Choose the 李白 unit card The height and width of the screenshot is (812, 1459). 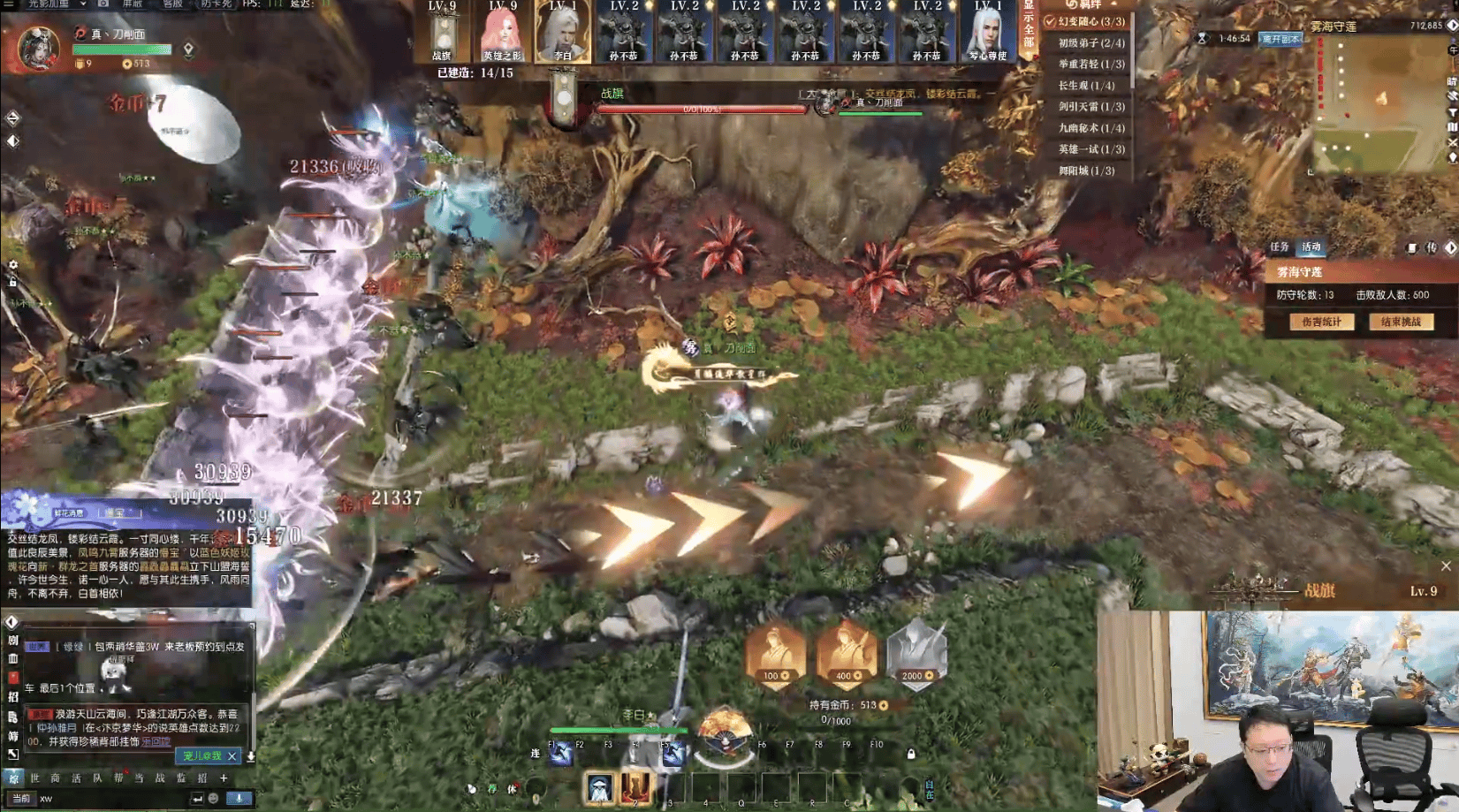click(563, 34)
